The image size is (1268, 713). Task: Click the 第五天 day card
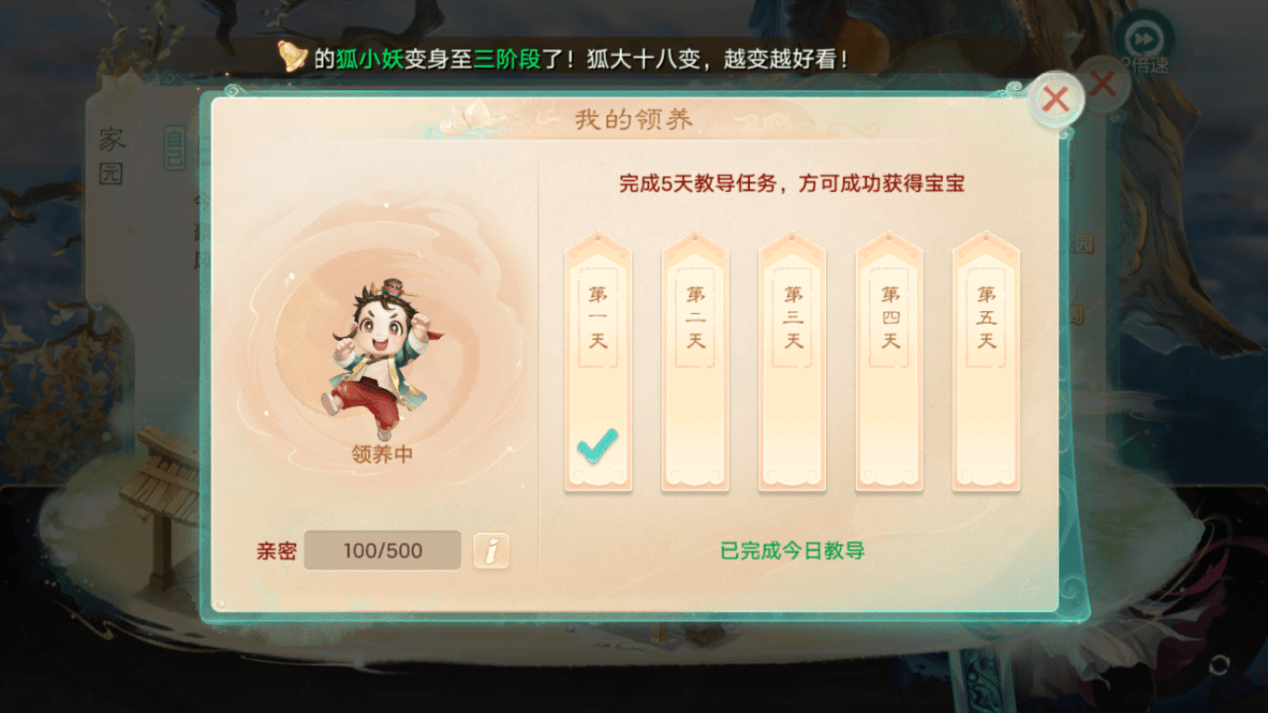pyautogui.click(x=986, y=364)
